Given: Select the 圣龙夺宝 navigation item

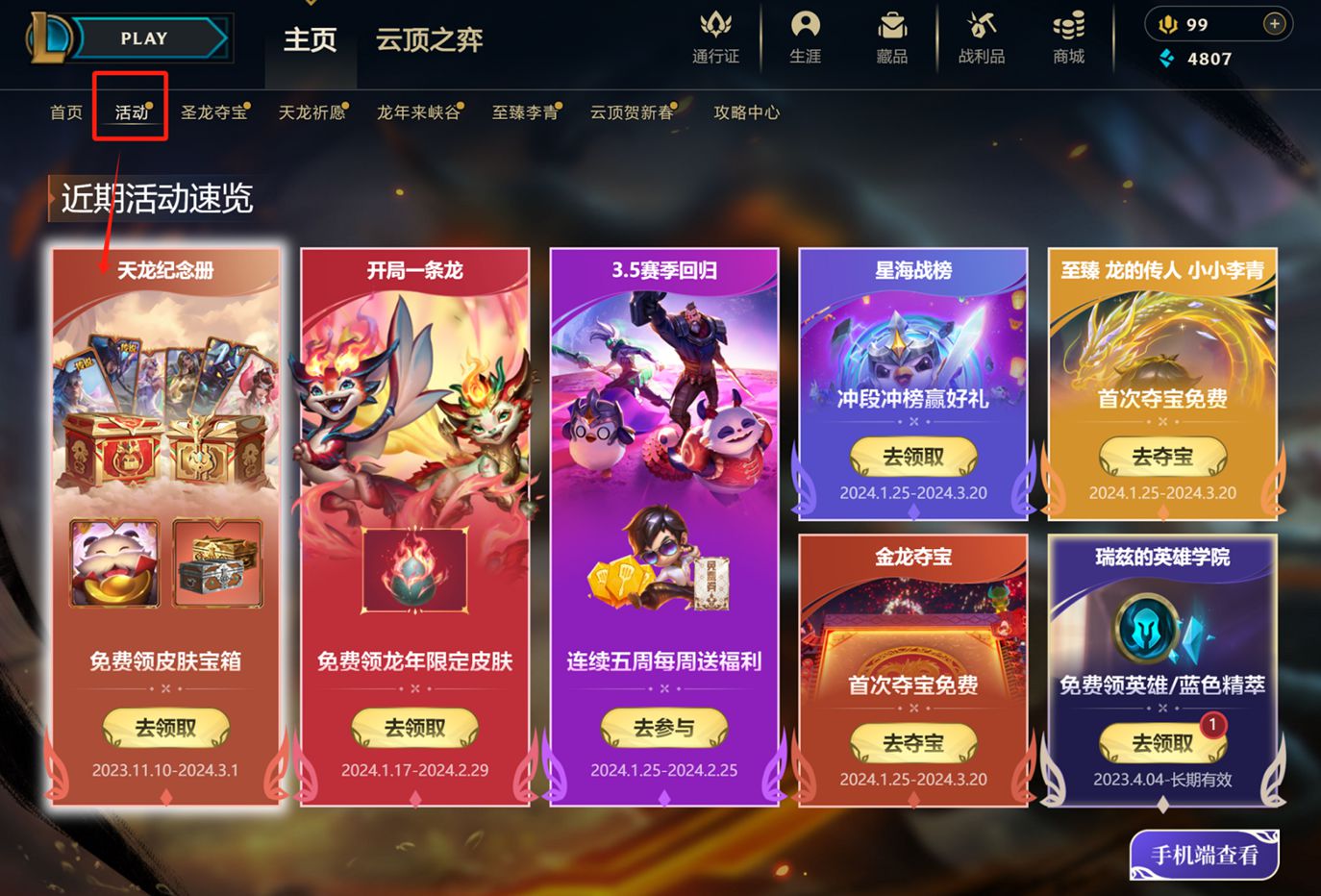Looking at the screenshot, I should [x=213, y=112].
